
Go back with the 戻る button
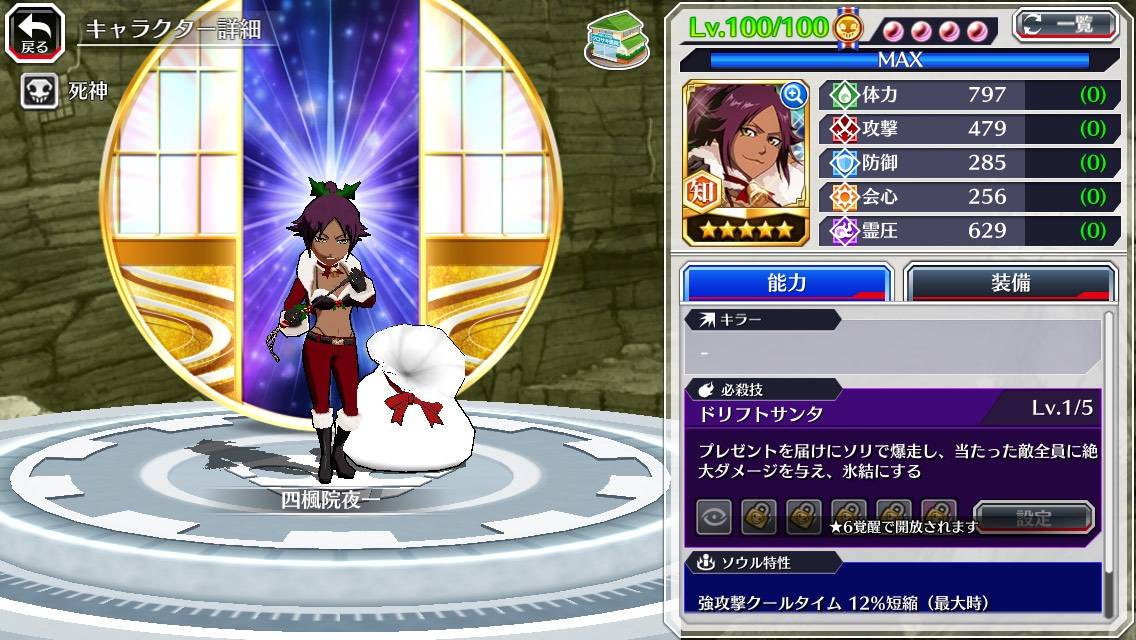pyautogui.click(x=34, y=34)
